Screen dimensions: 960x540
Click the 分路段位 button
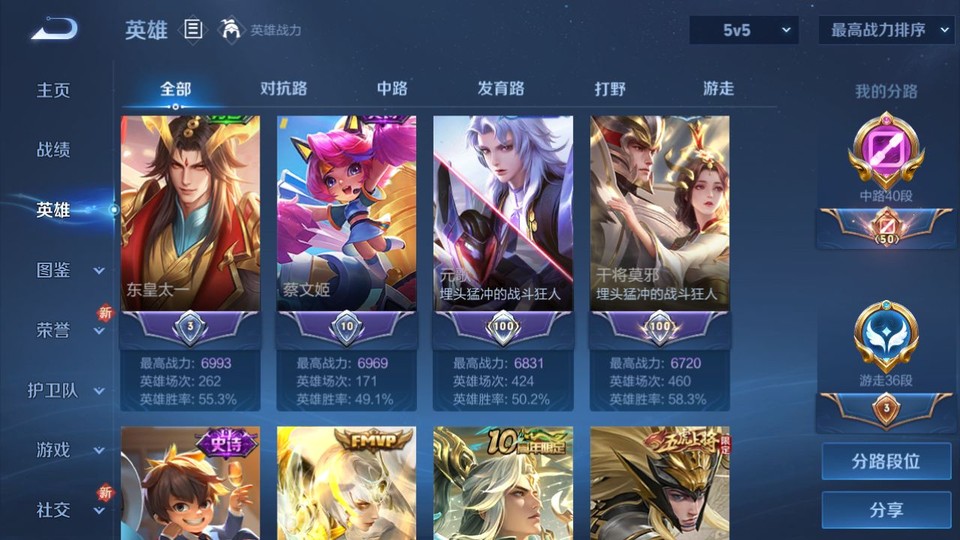tap(886, 462)
